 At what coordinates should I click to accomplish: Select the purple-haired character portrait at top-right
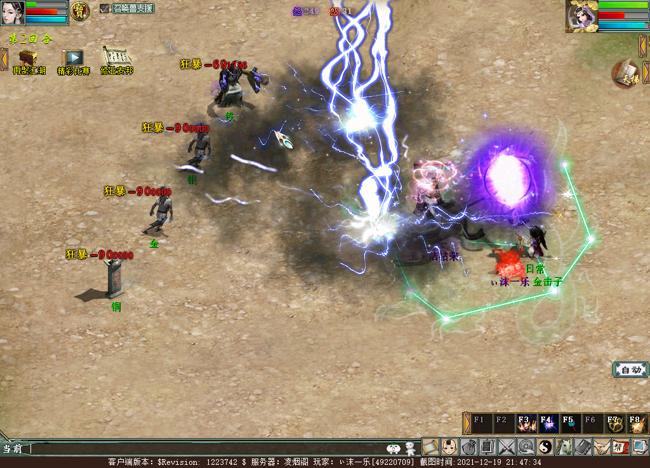(582, 15)
